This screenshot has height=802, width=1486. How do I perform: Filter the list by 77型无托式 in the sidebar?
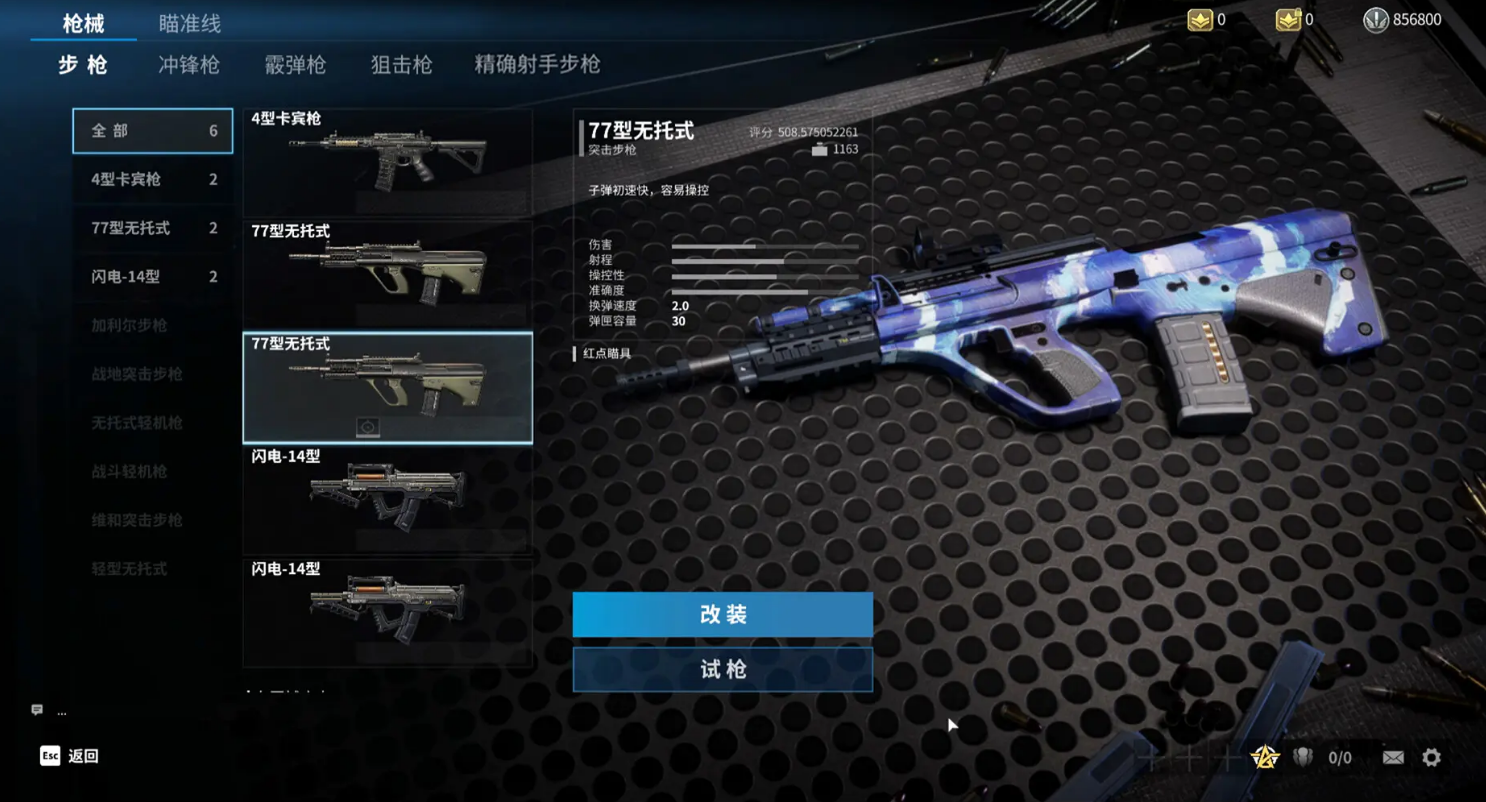pos(152,228)
